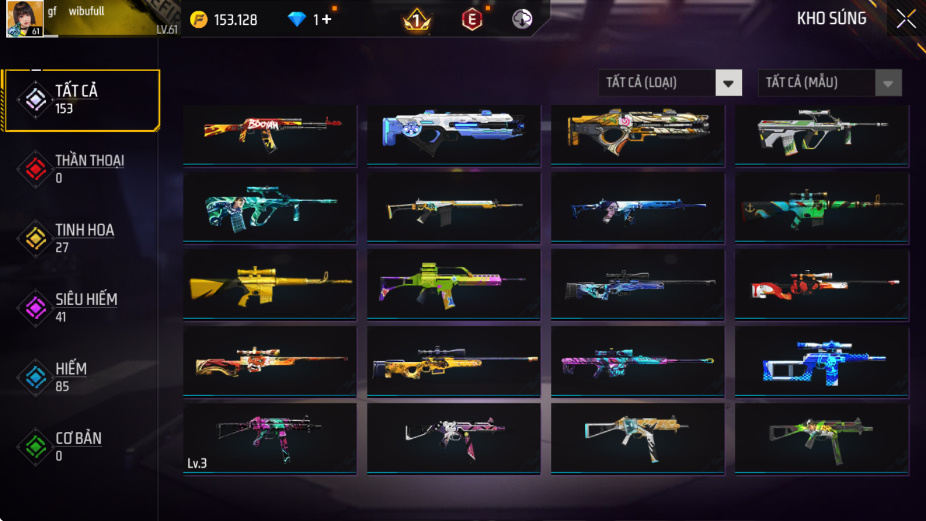Pick the solid gold sniper rifle skin
The width and height of the screenshot is (926, 521).
pos(270,284)
